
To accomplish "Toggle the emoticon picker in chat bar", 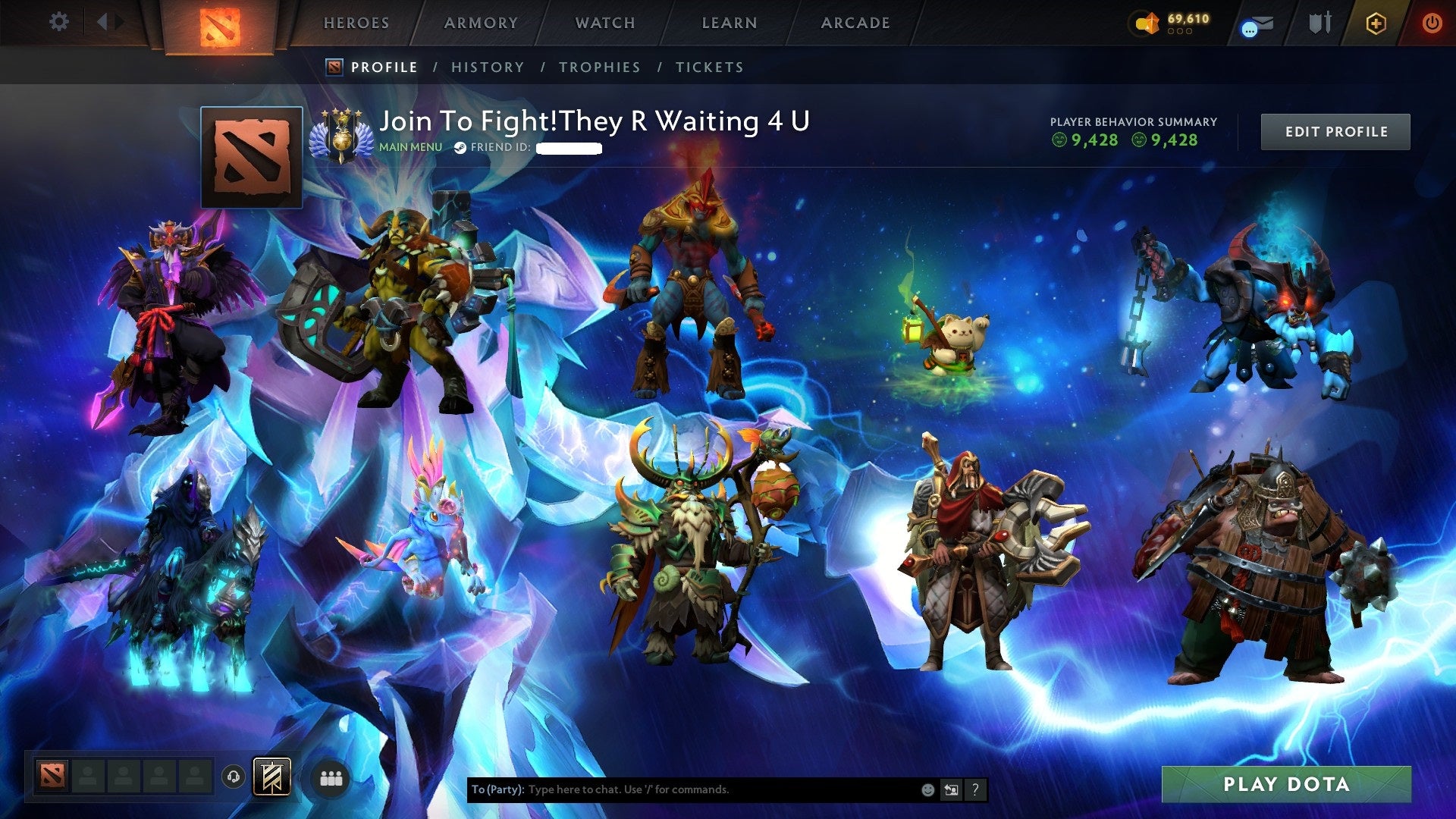I will click(926, 789).
